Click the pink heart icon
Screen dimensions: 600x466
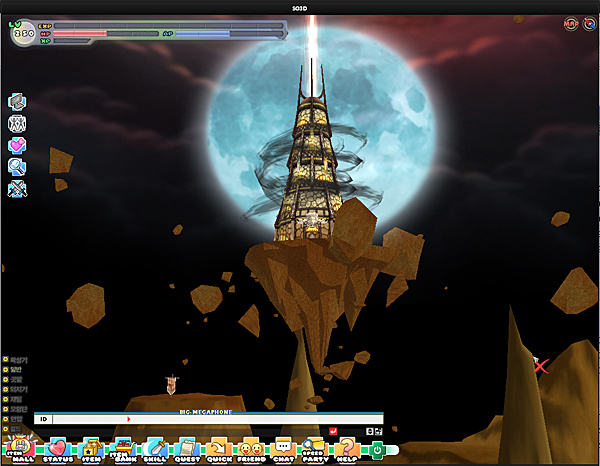tap(17, 145)
